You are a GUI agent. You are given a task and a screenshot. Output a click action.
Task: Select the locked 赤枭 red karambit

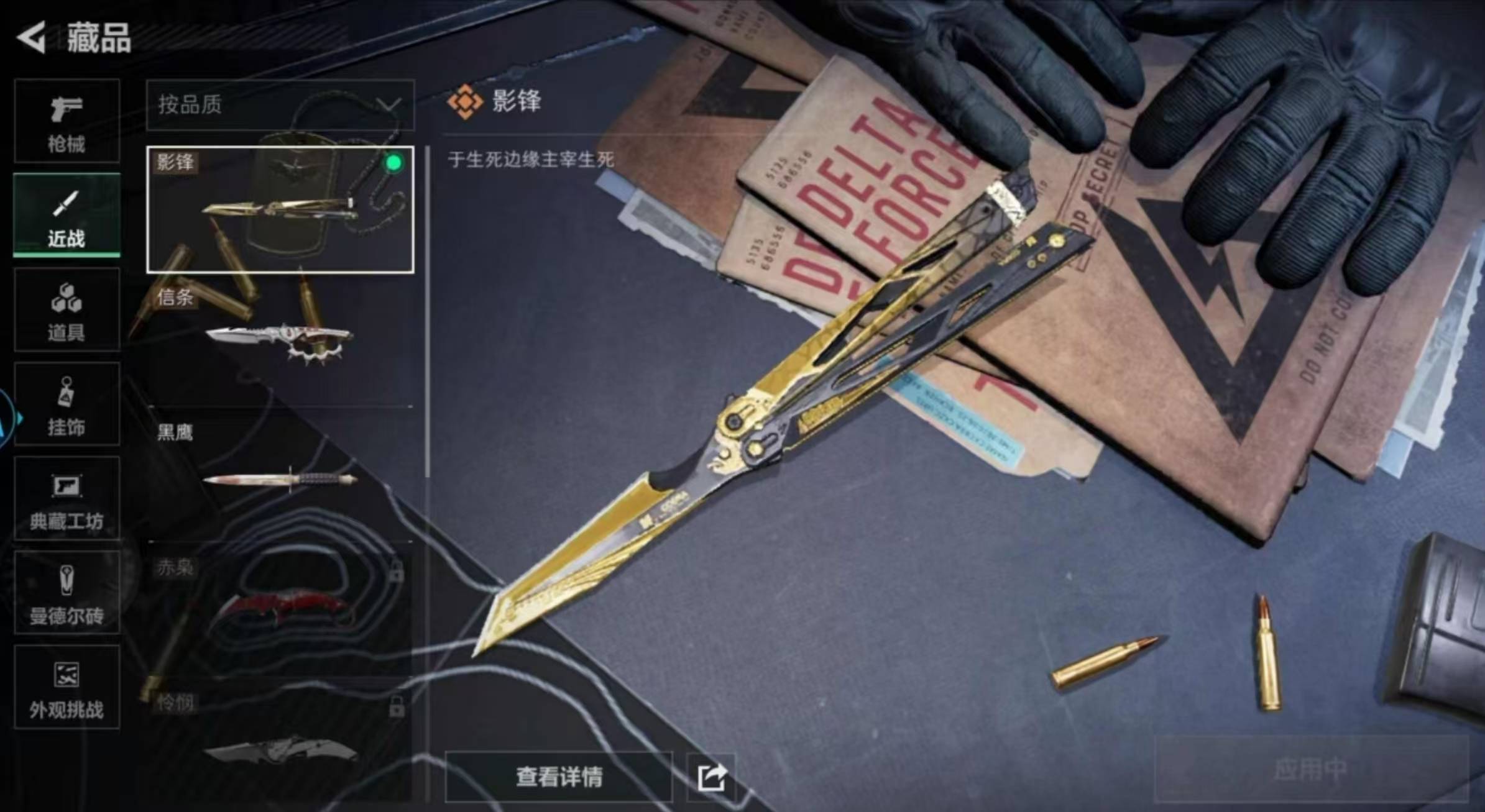pyautogui.click(x=280, y=609)
